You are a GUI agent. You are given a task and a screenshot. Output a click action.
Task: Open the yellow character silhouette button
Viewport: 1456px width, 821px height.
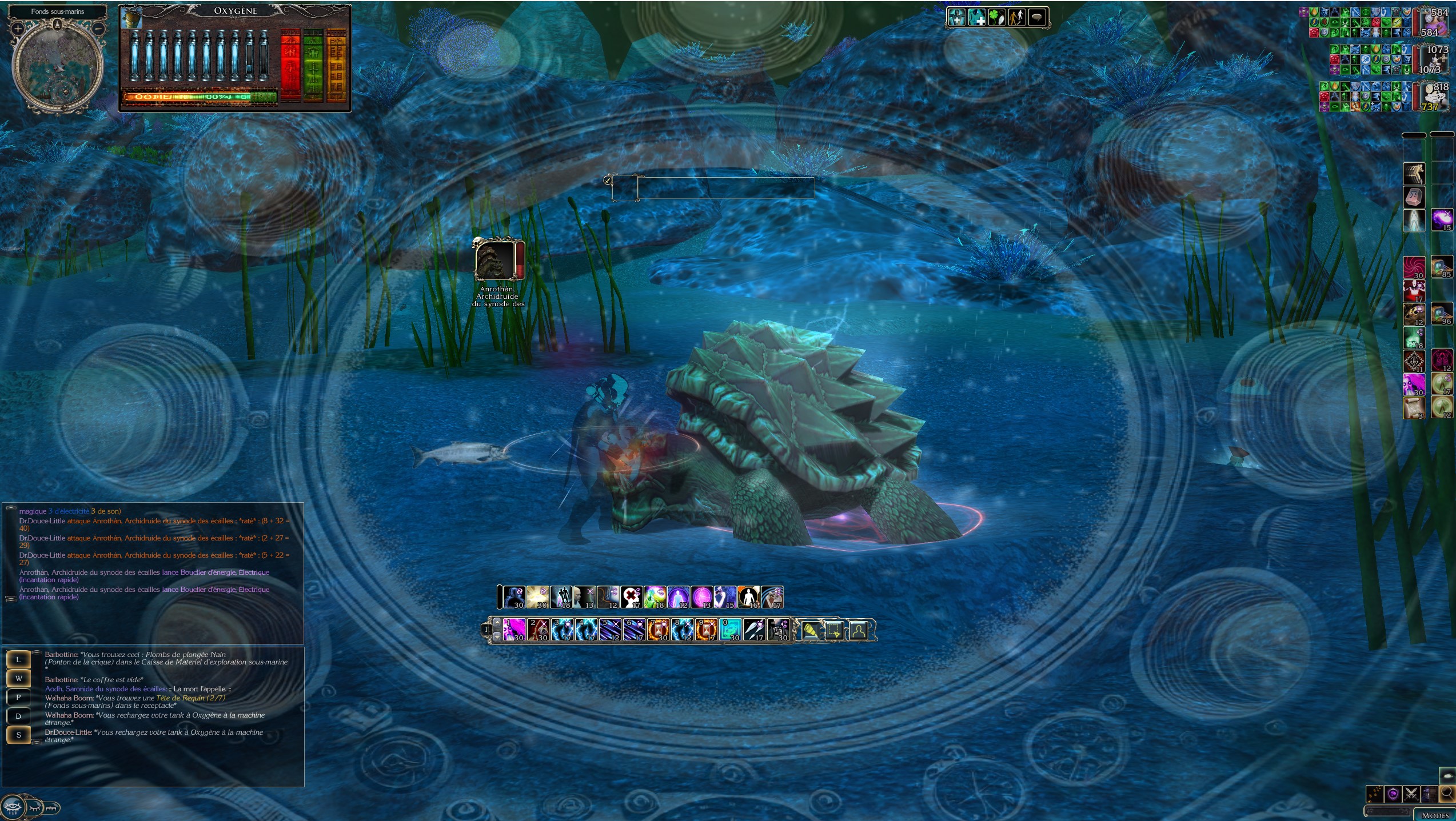click(858, 630)
